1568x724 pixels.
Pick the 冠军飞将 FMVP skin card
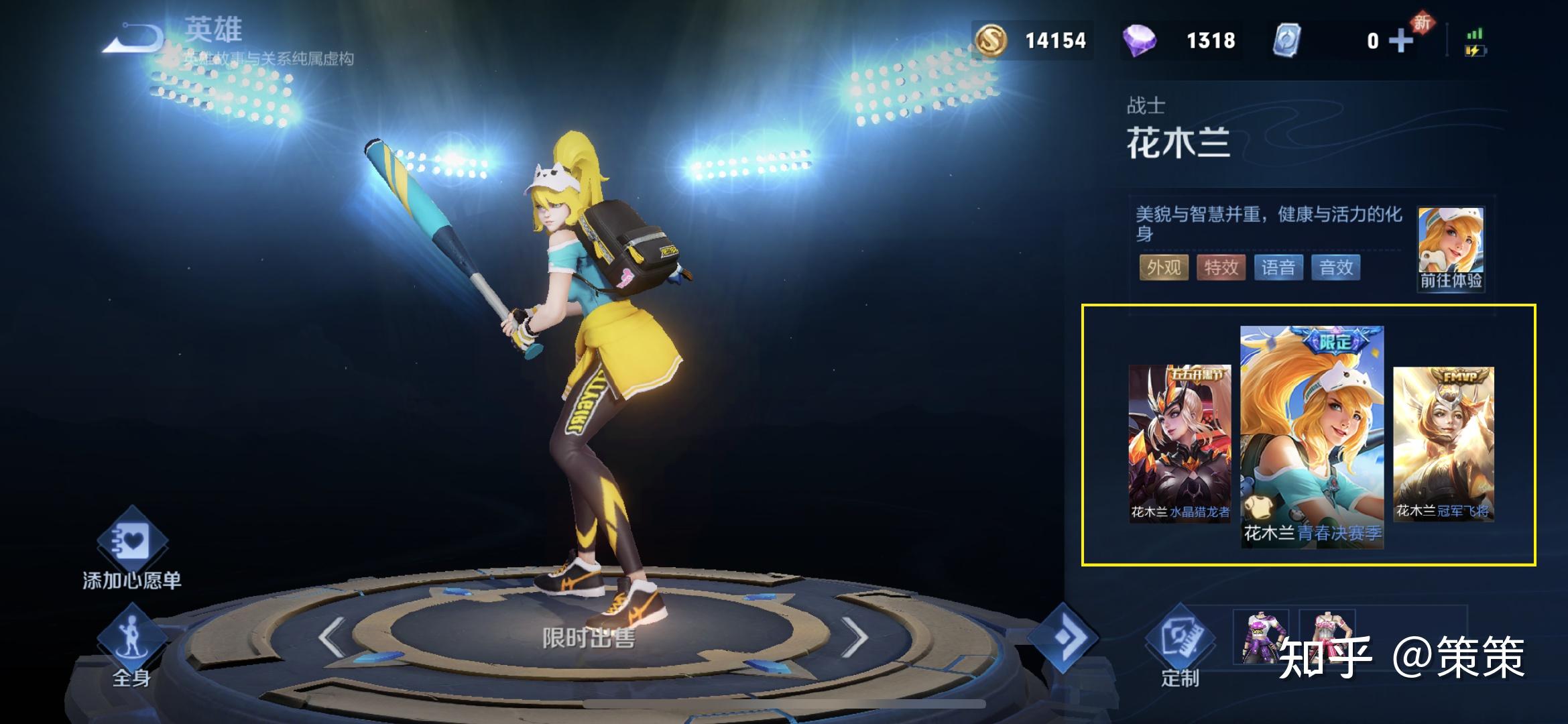click(x=1443, y=442)
